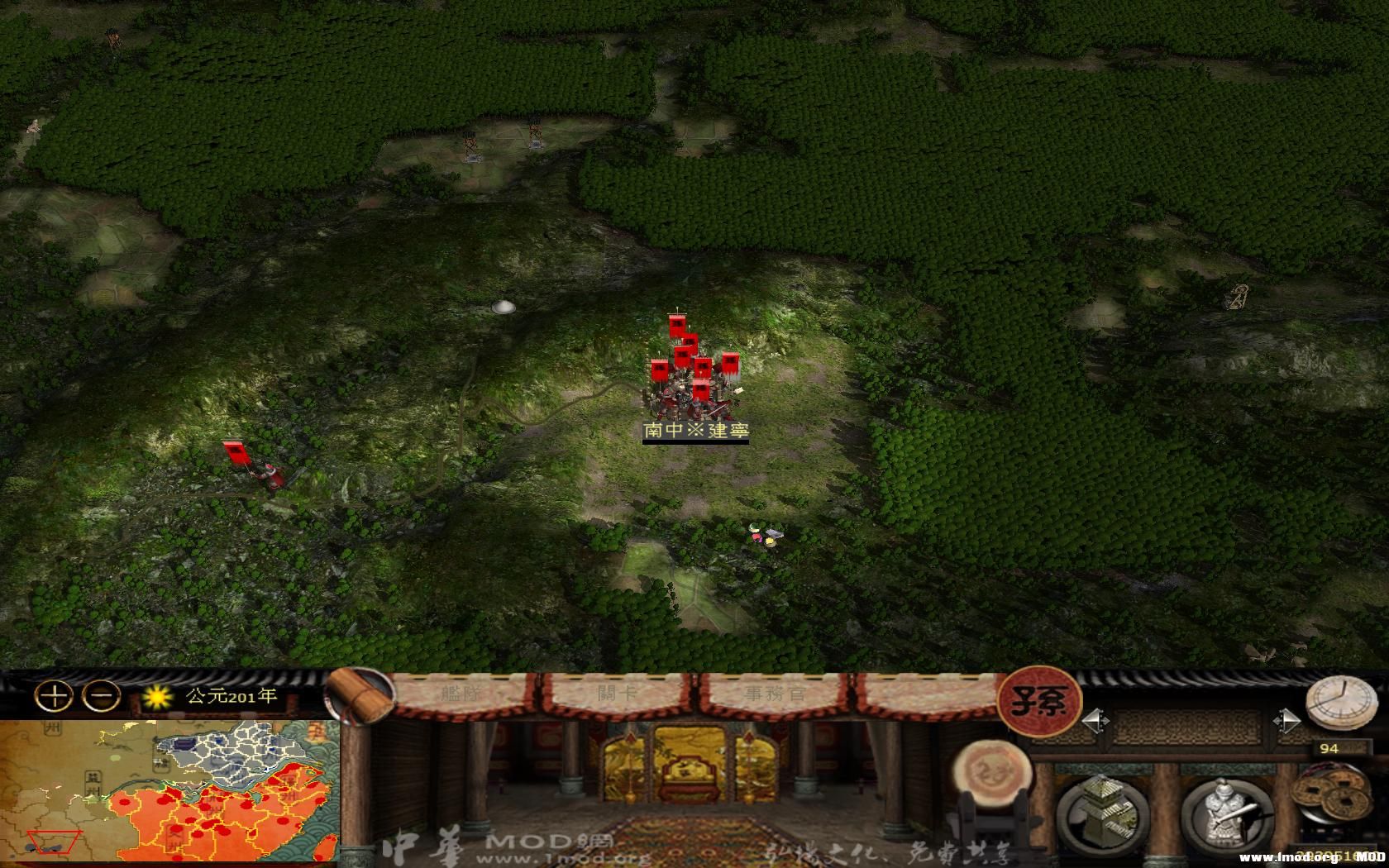
Task: Click the 公元201年 year display
Action: 231,696
